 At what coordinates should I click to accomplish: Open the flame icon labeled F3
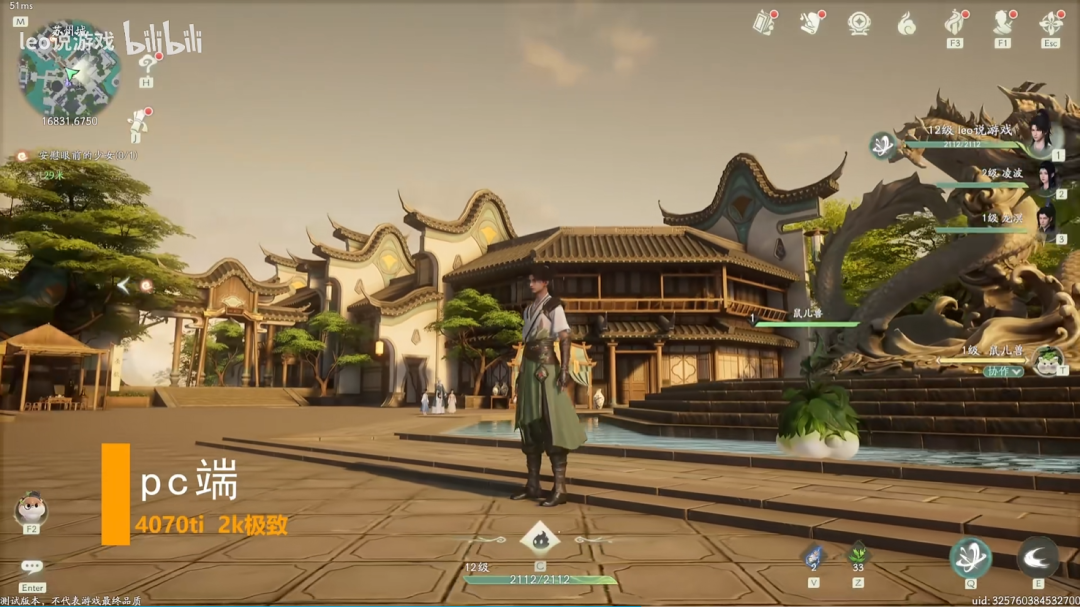point(955,22)
